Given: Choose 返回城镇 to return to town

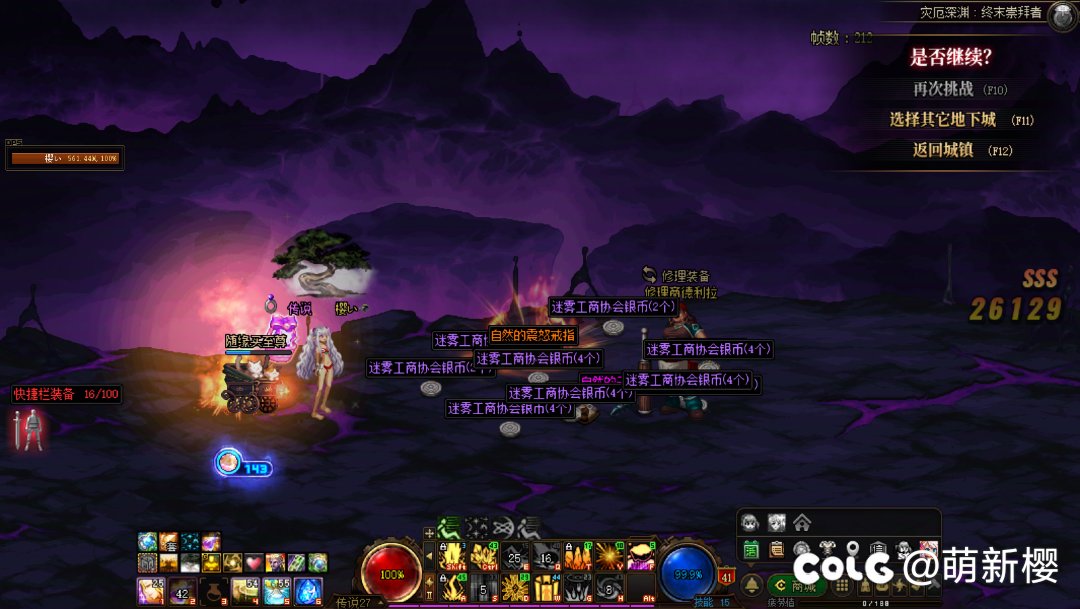Looking at the screenshot, I should pyautogui.click(x=943, y=151).
